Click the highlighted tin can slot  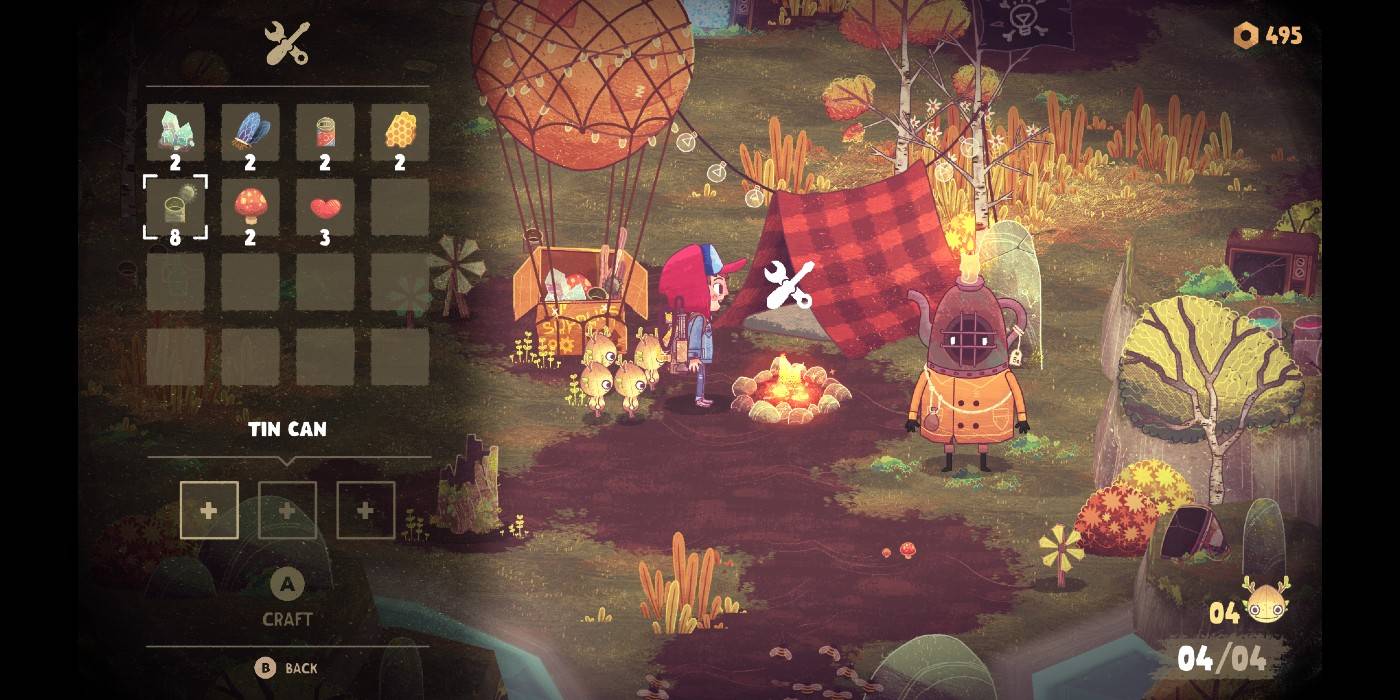[176, 207]
